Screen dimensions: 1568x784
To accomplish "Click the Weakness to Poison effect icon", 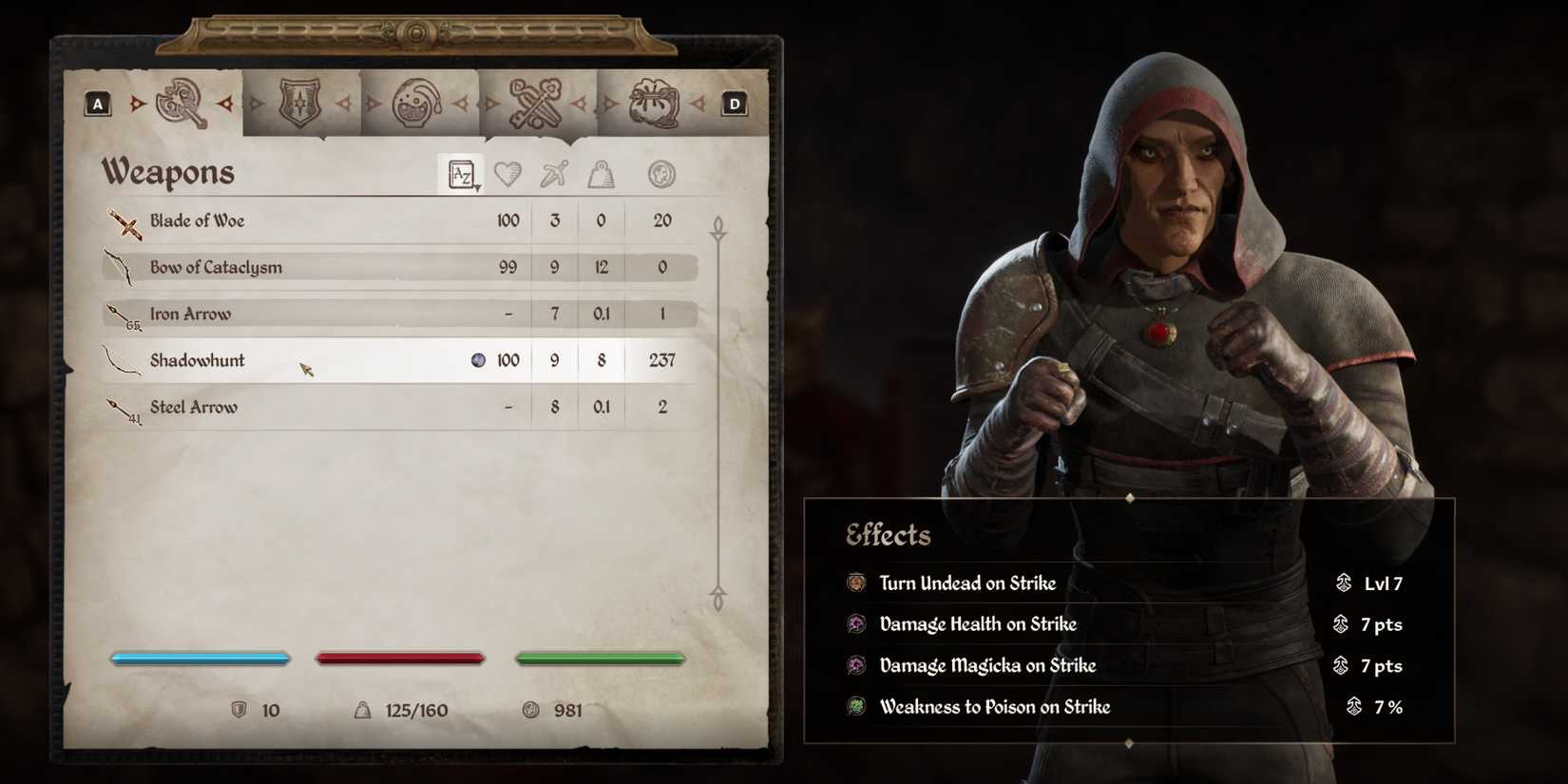I will (x=856, y=707).
